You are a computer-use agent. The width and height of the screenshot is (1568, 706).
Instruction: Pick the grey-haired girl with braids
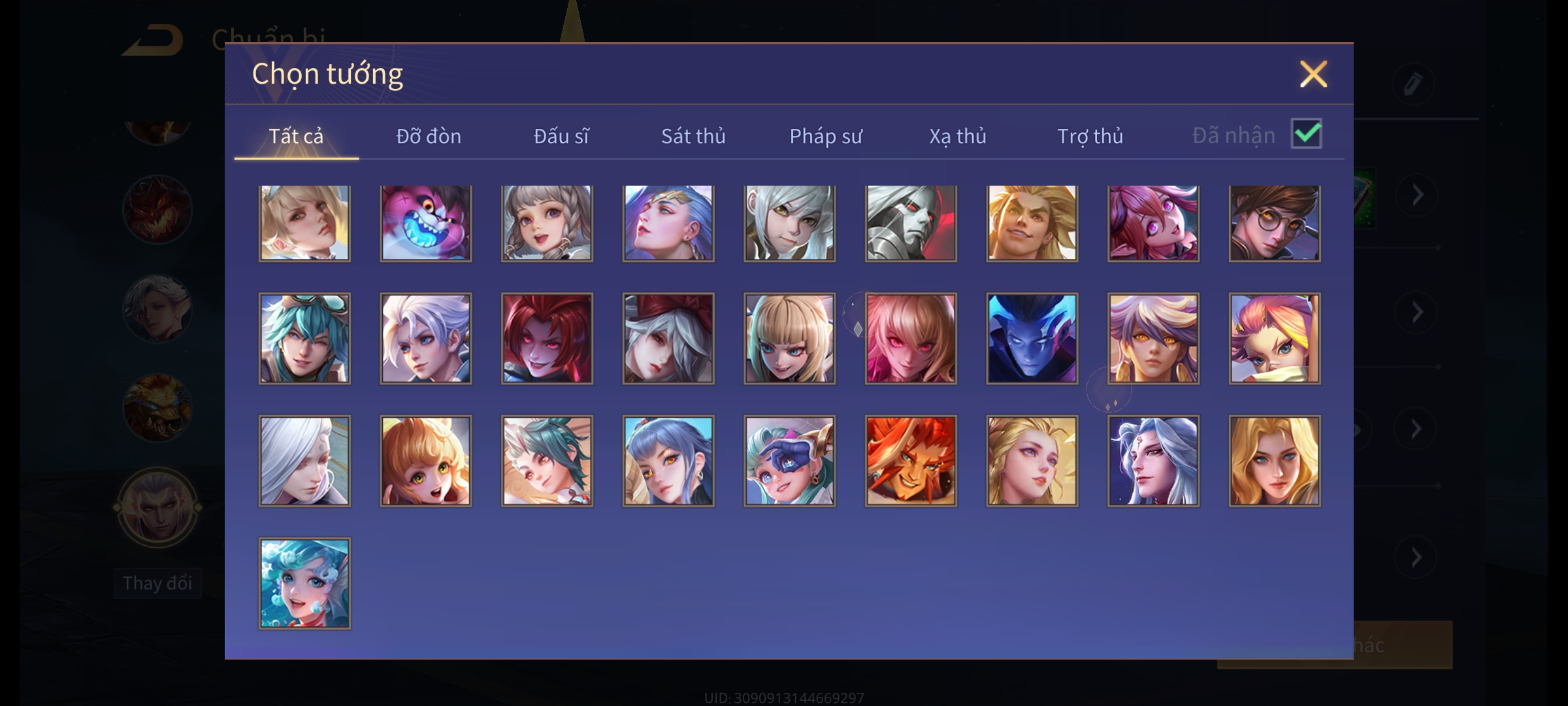click(x=547, y=224)
